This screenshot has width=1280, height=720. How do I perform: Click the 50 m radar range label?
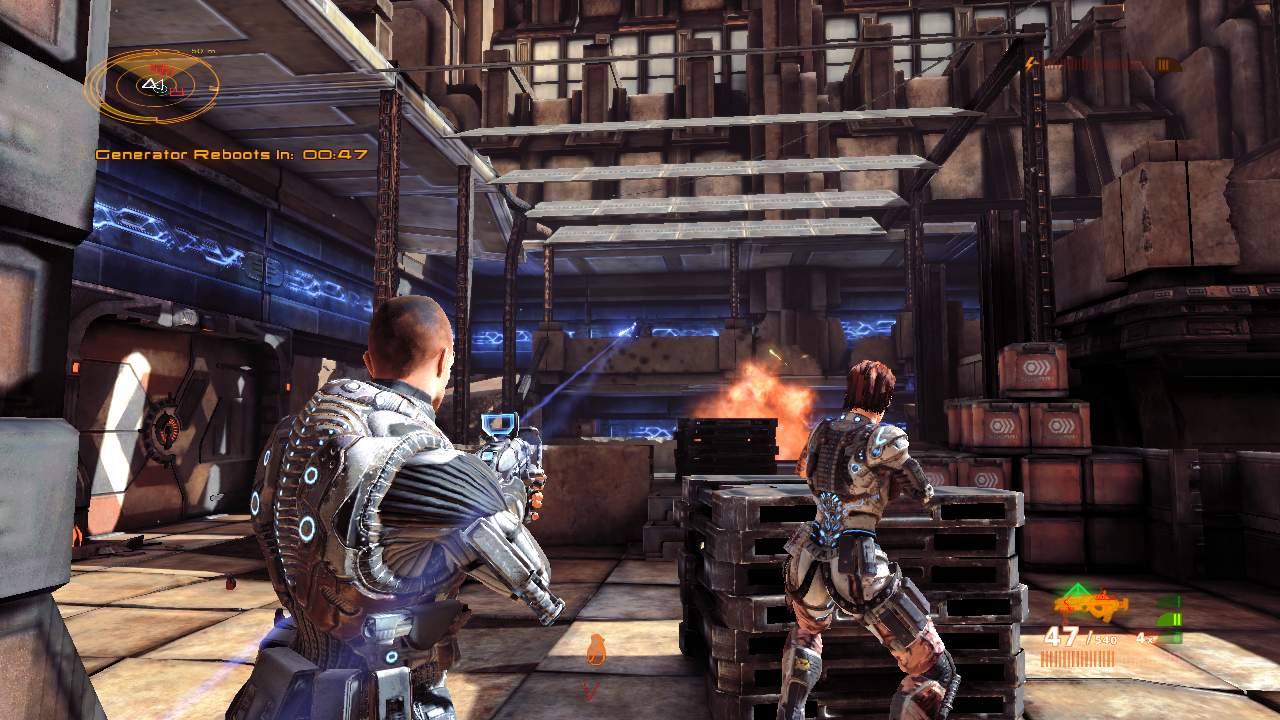(202, 50)
